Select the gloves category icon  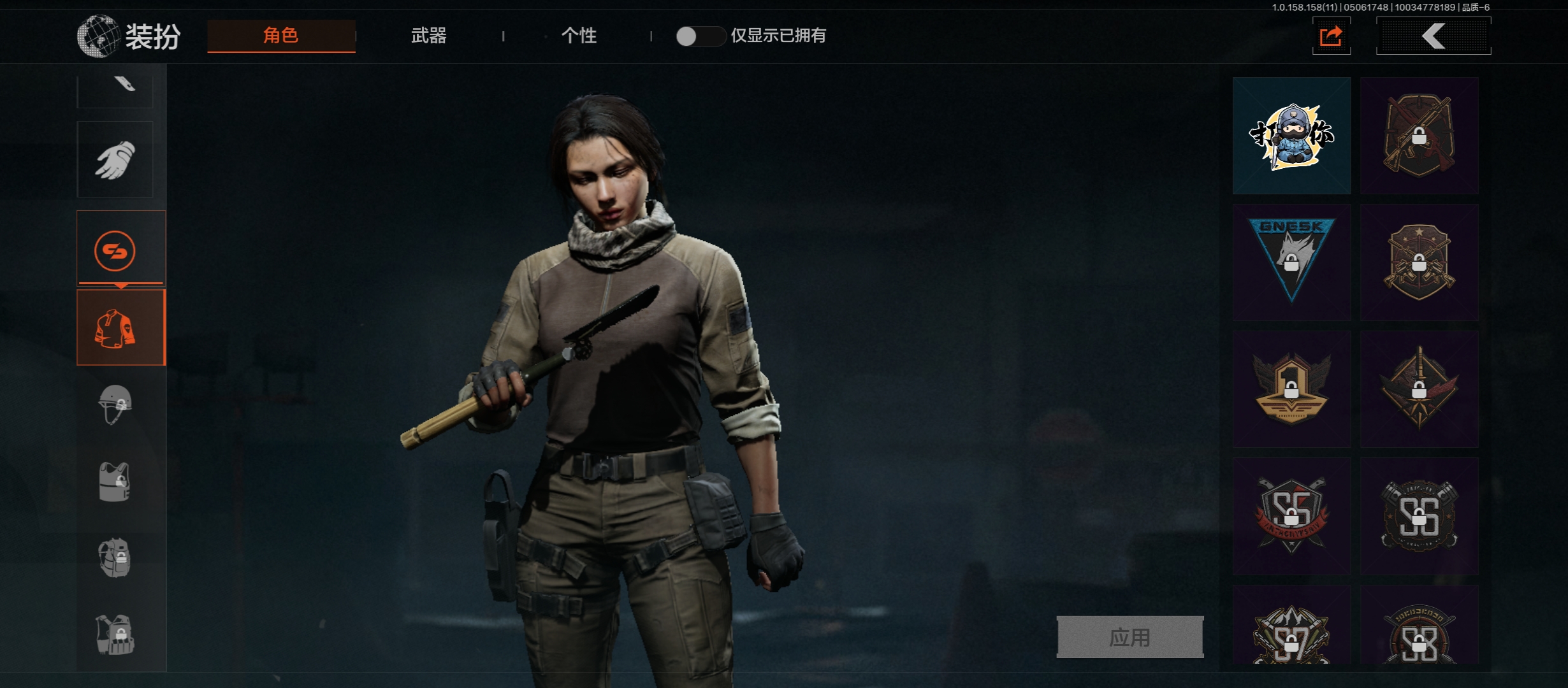[115, 159]
